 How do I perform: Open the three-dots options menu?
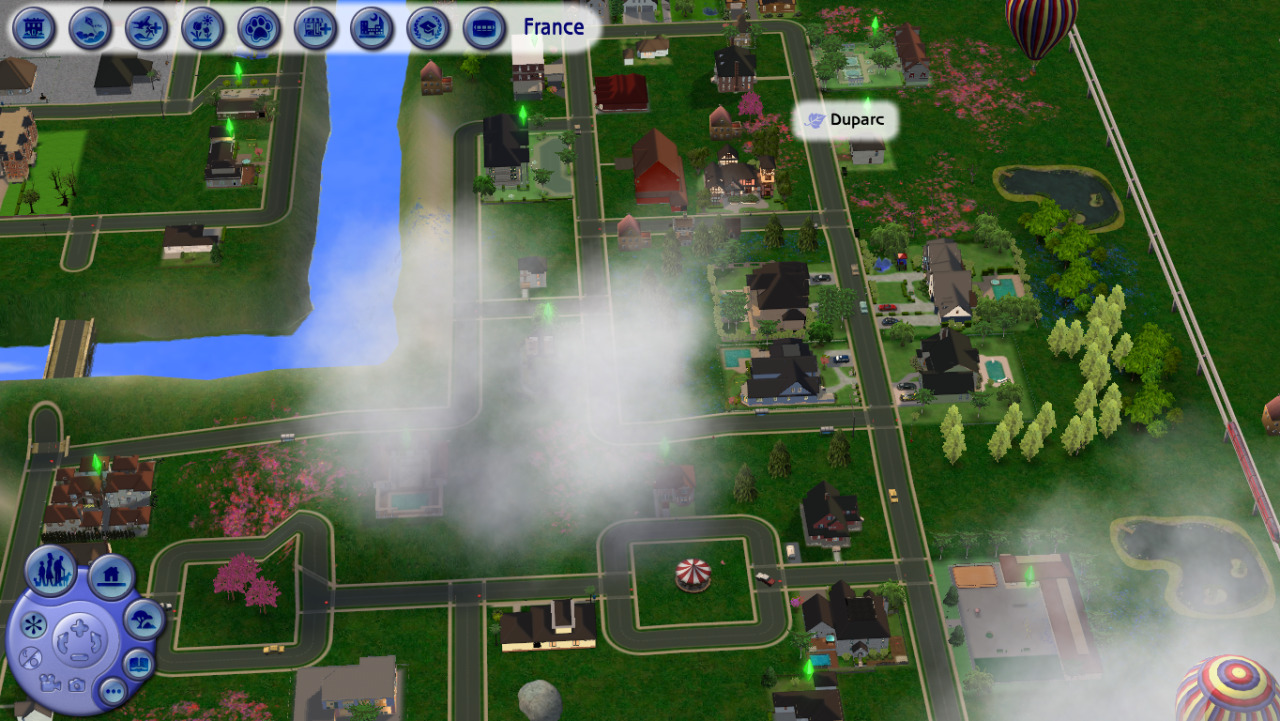[113, 690]
